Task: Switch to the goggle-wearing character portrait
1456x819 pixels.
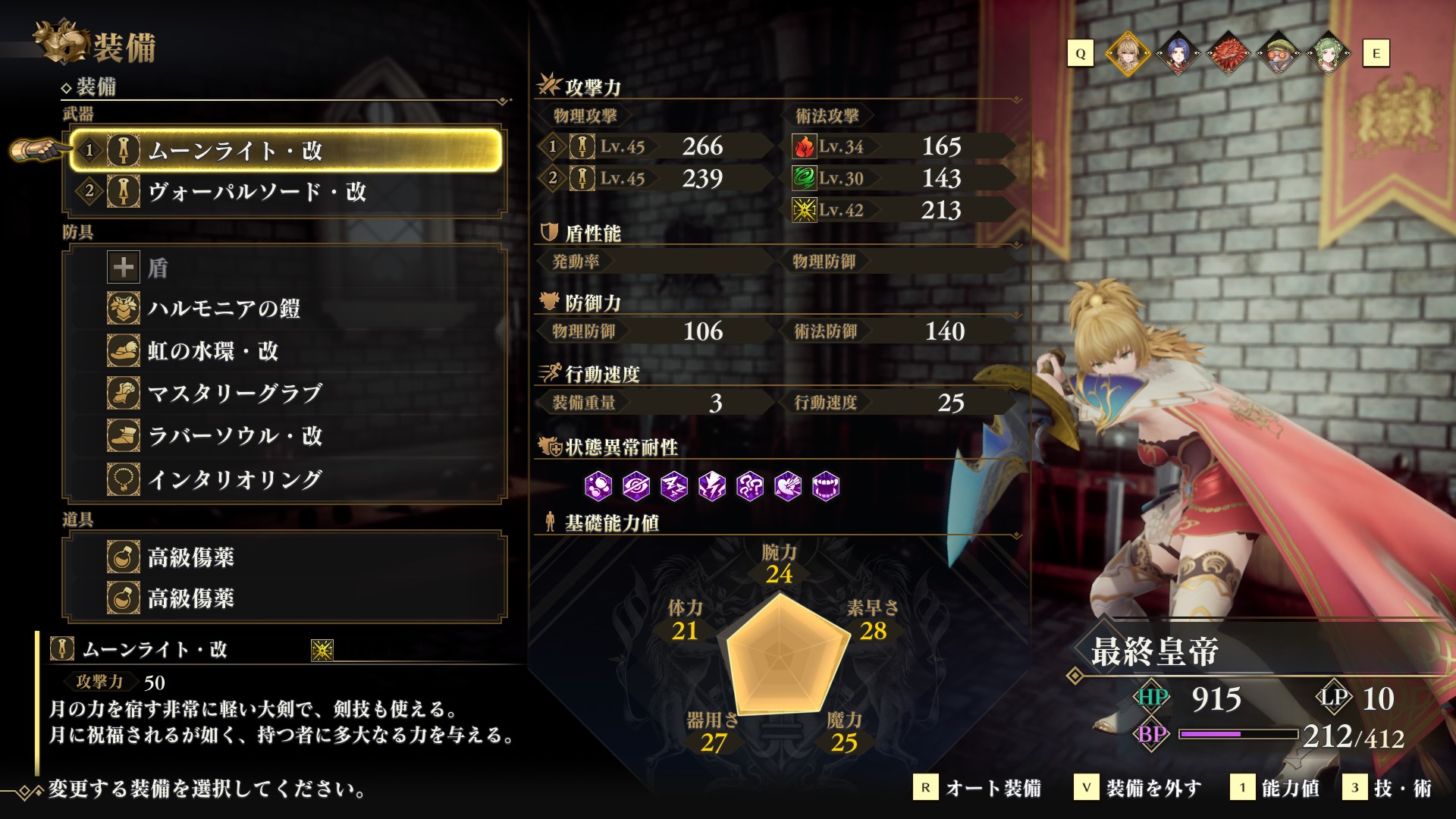Action: click(x=1278, y=54)
